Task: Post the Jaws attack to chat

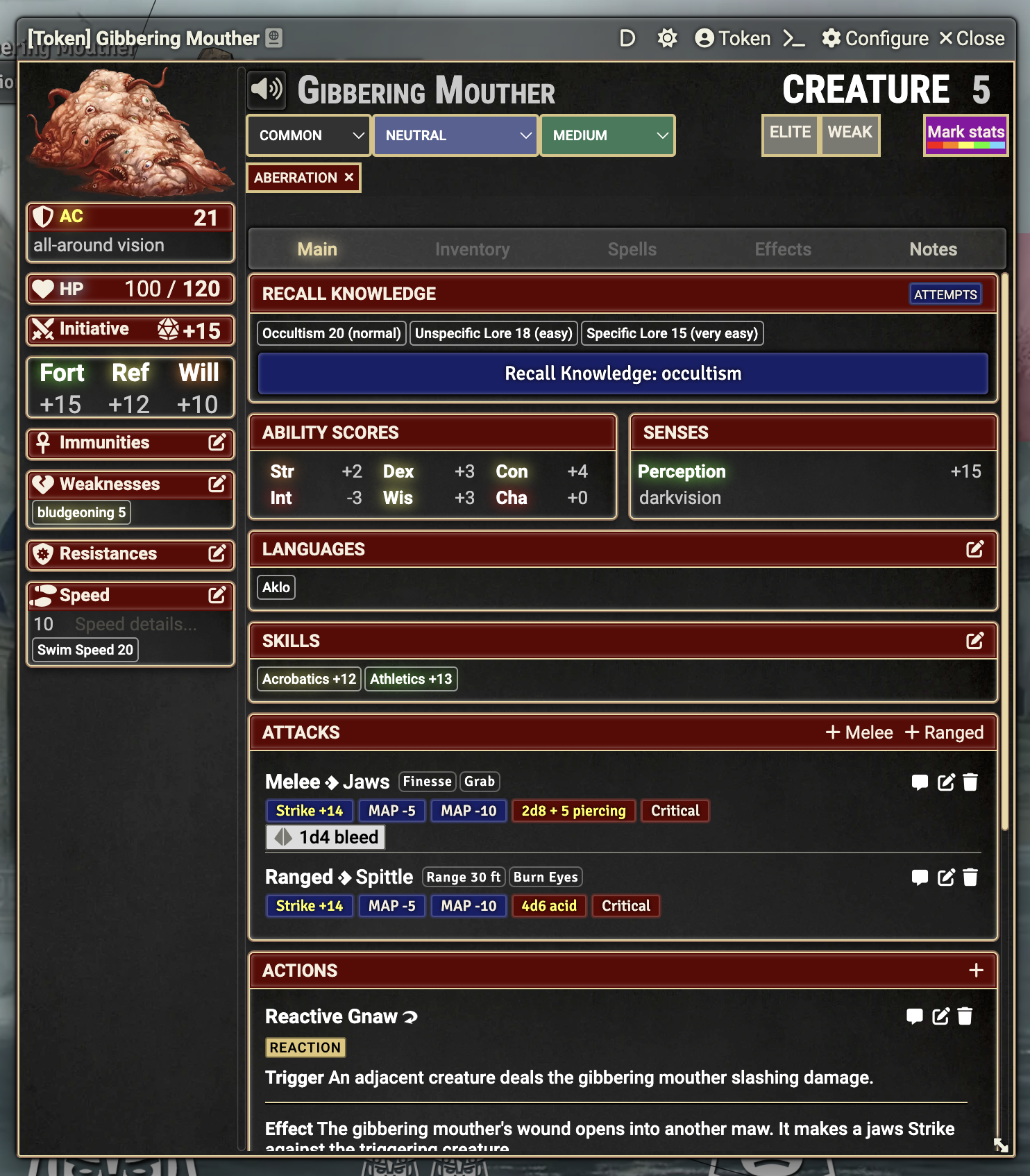Action: coord(920,782)
